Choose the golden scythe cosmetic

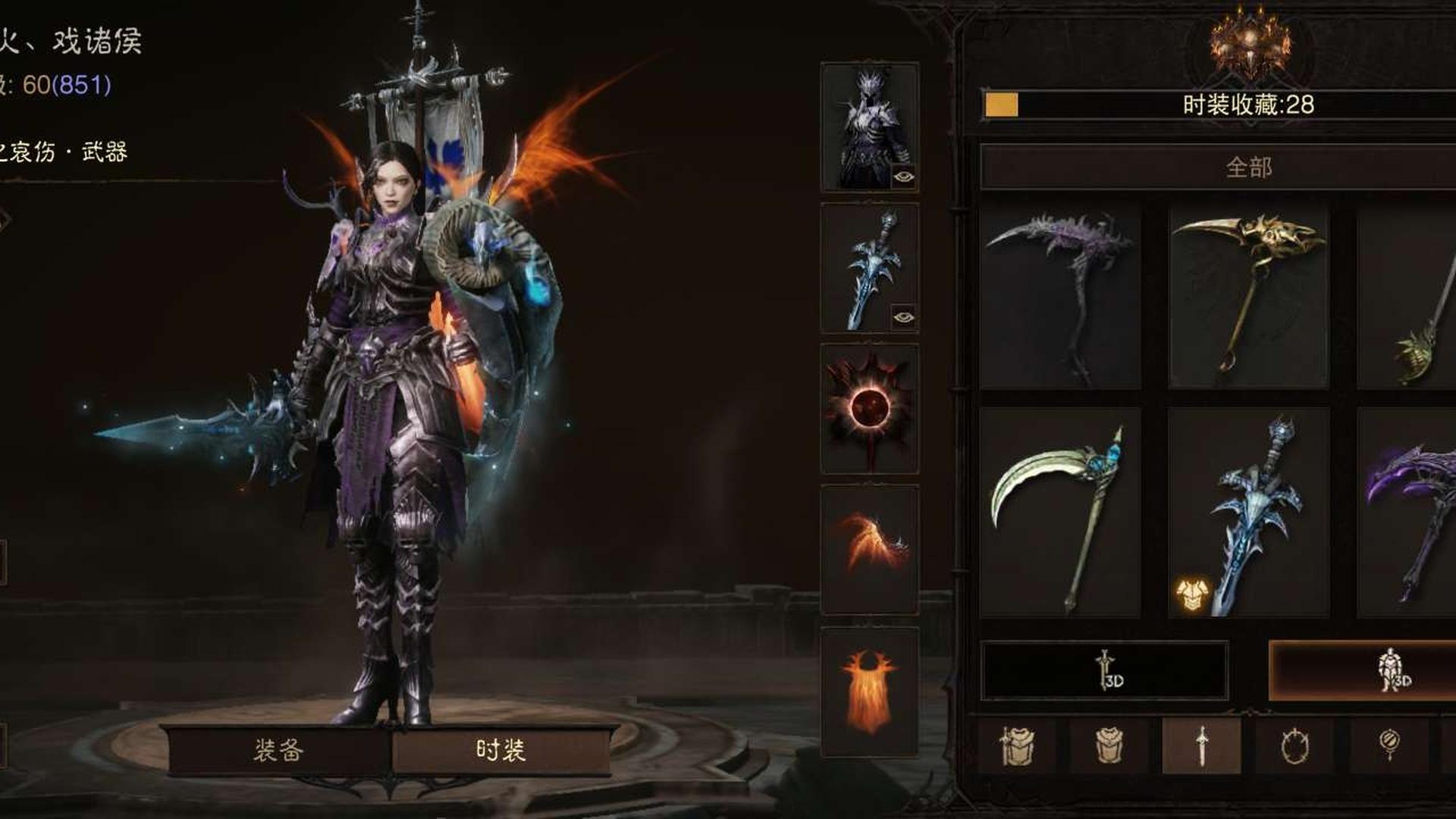coord(1248,297)
